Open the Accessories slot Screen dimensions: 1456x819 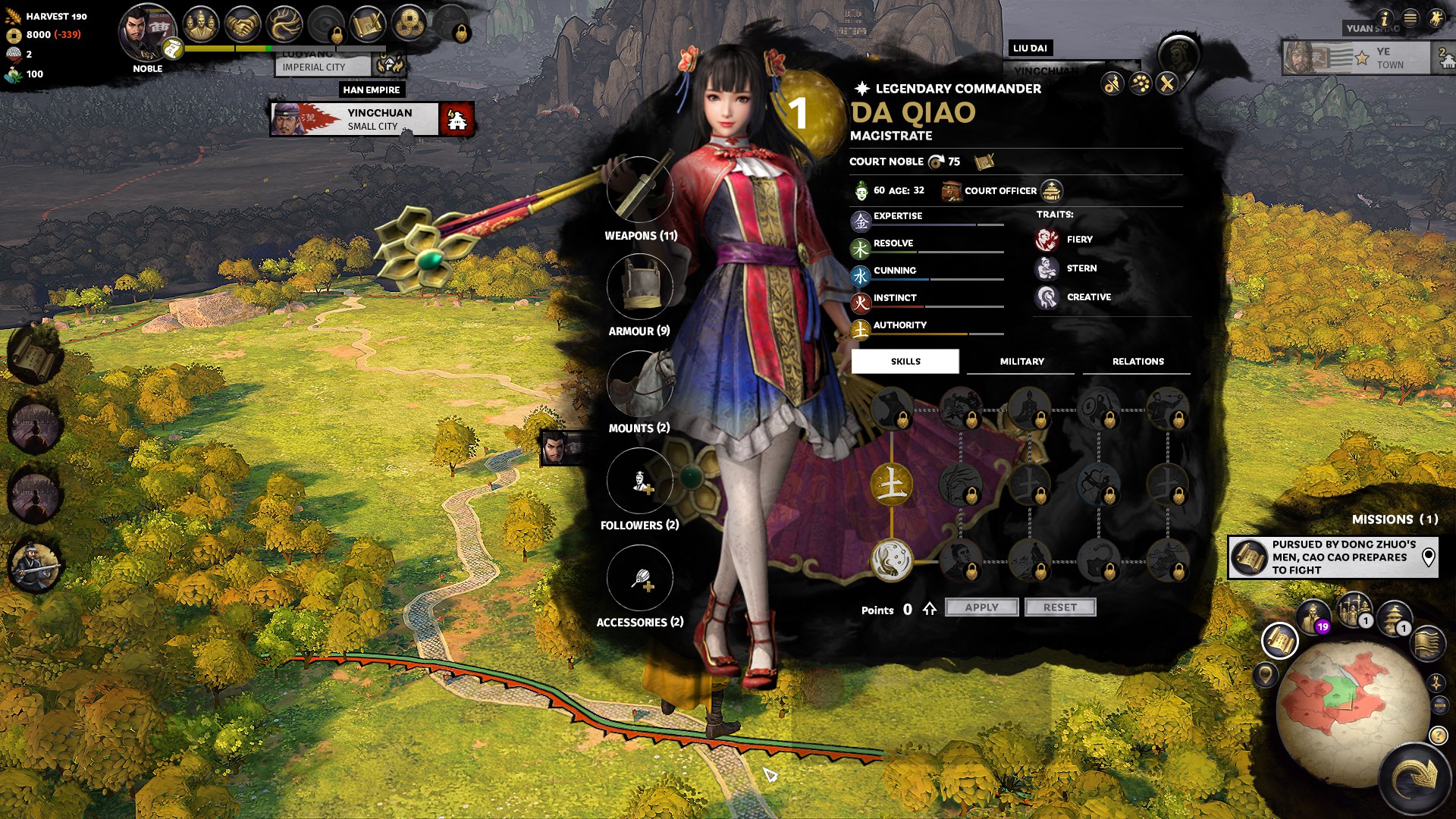pos(639,578)
